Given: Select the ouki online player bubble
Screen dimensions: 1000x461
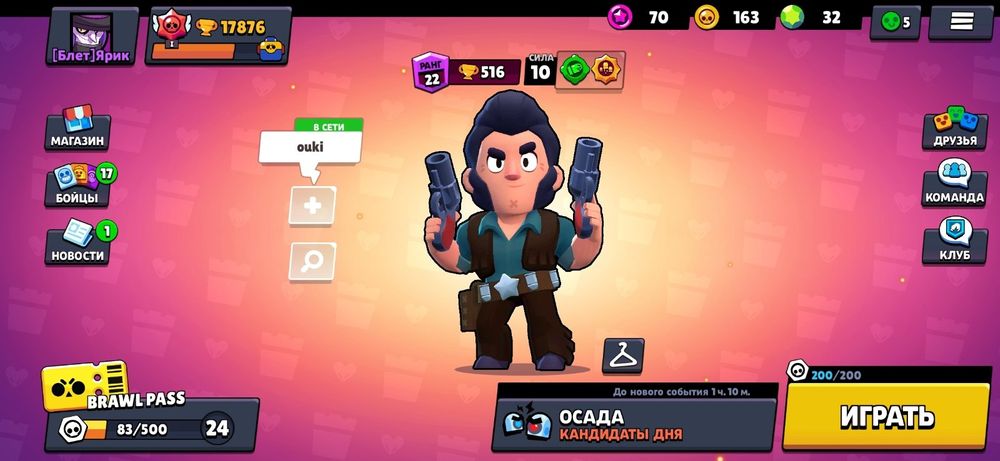Looking at the screenshot, I should coord(311,146).
